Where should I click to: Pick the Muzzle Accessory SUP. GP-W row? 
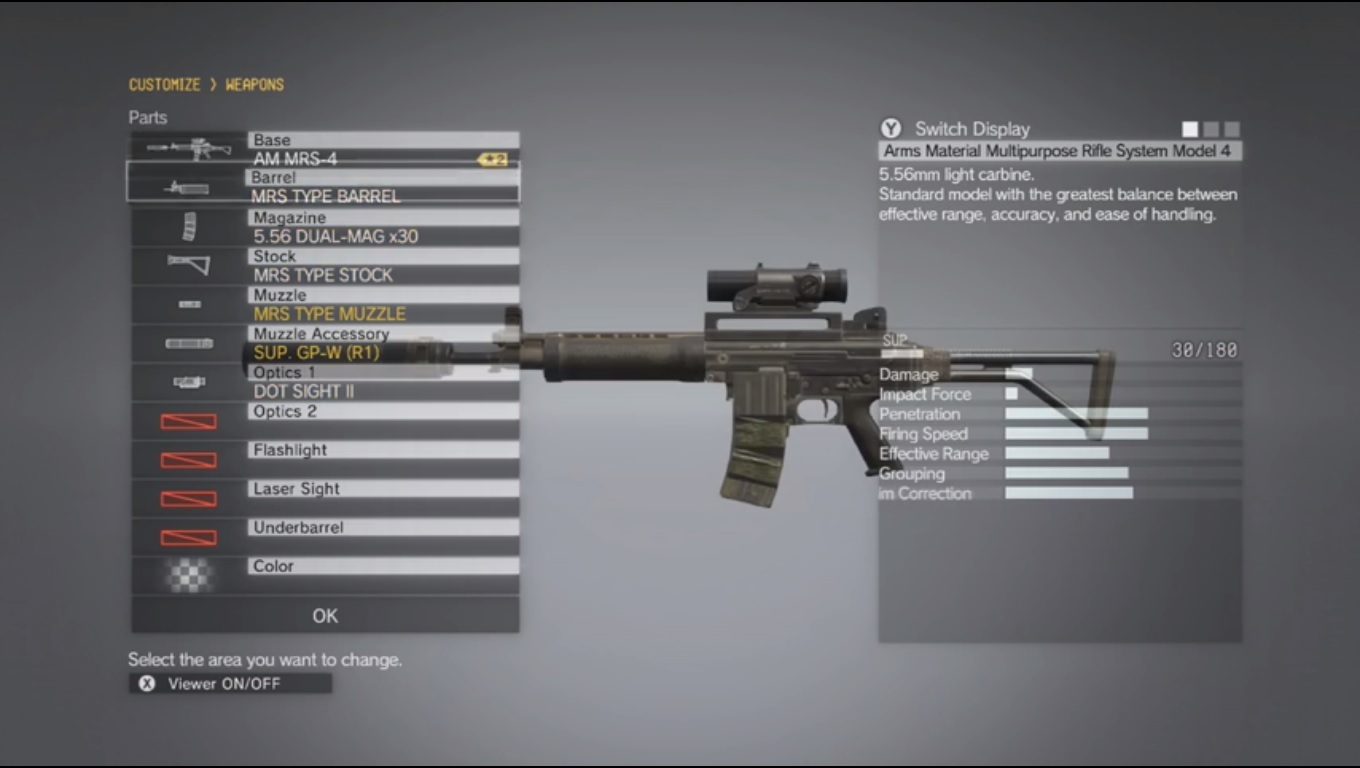[384, 344]
